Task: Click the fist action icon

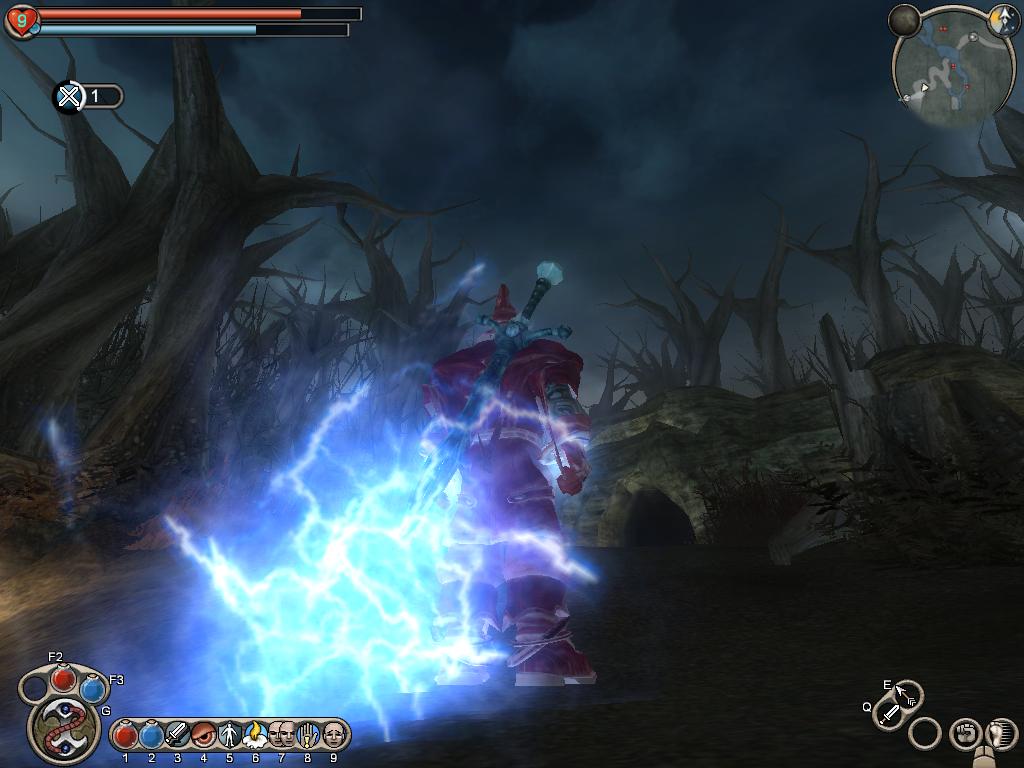Action: point(964,734)
